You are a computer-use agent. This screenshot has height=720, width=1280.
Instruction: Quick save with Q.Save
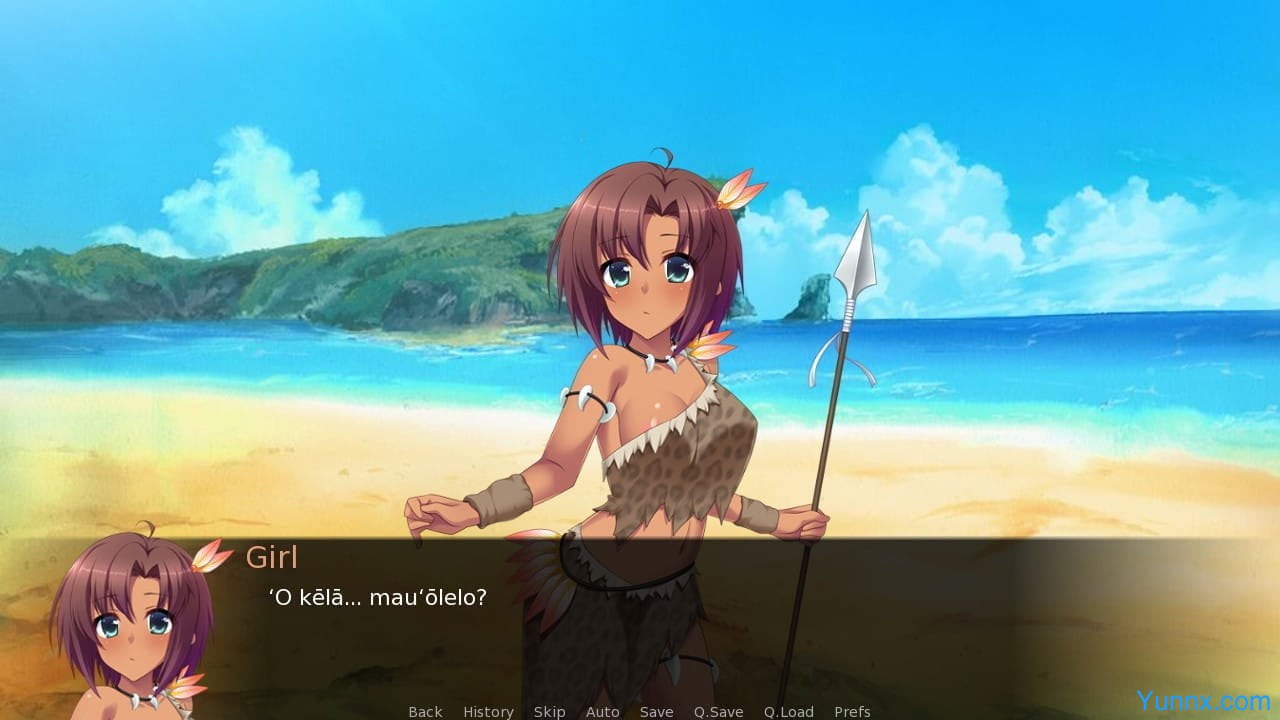point(718,711)
